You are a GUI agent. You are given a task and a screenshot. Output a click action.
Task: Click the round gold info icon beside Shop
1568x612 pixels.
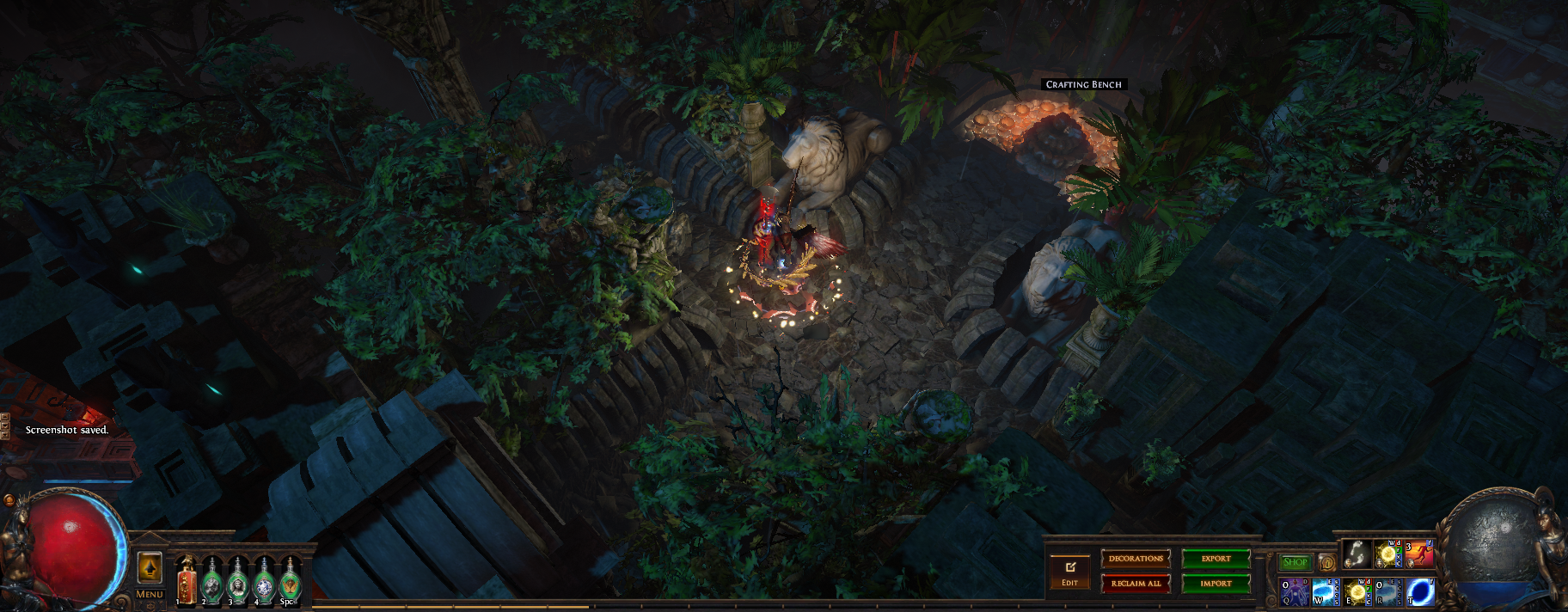[1326, 564]
